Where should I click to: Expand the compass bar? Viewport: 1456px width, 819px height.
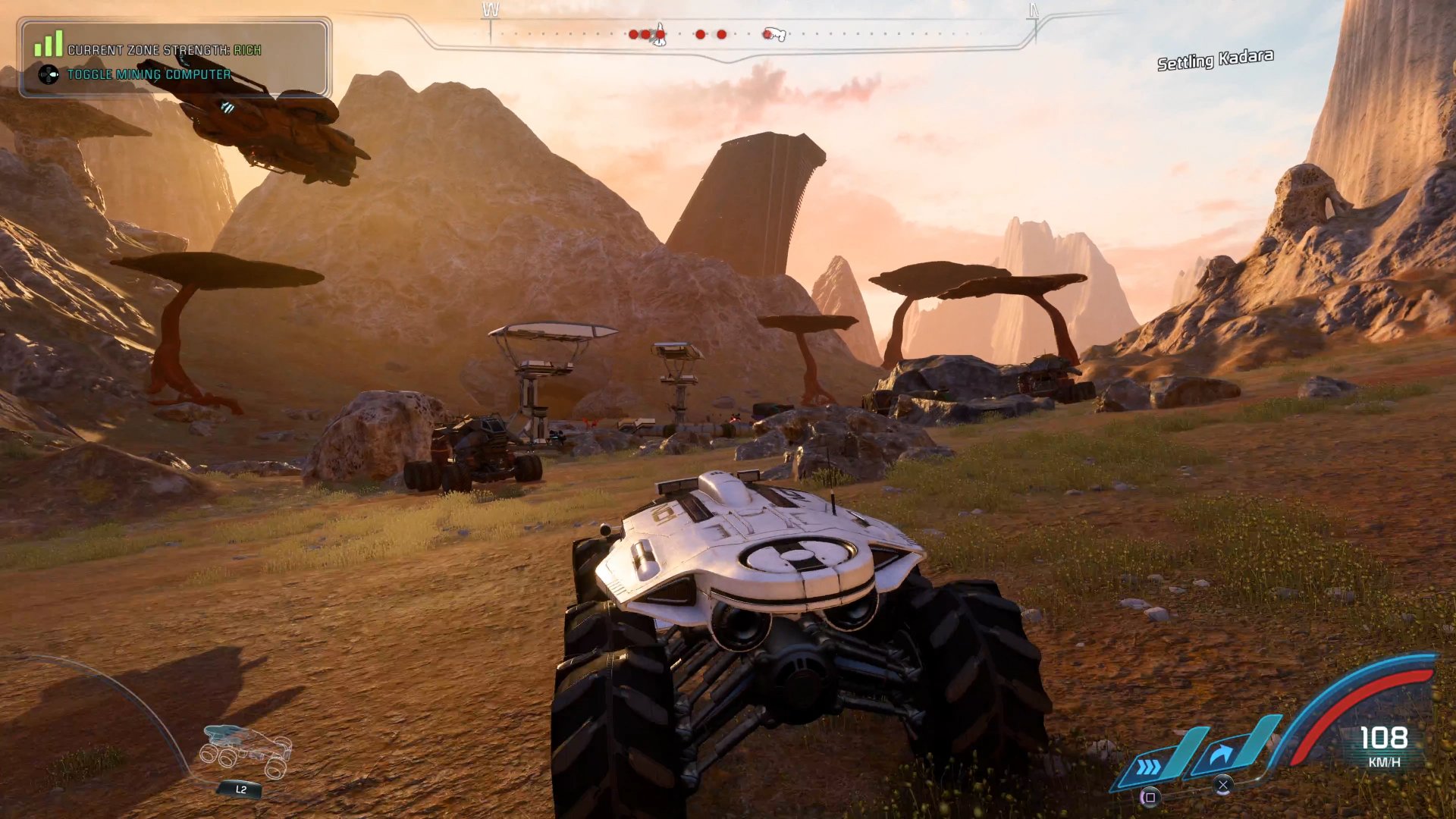[x=758, y=33]
